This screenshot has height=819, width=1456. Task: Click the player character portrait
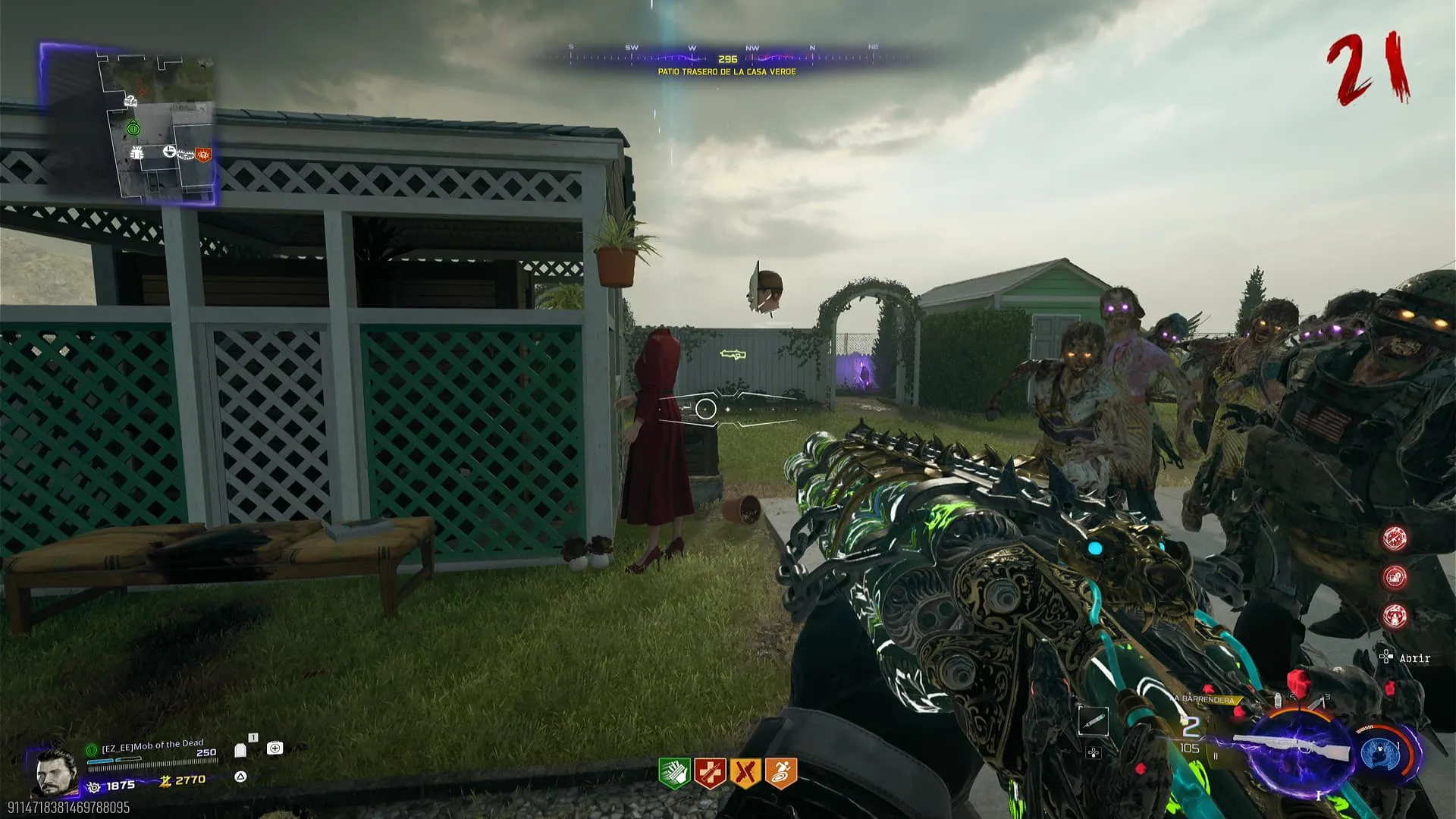coord(56,772)
